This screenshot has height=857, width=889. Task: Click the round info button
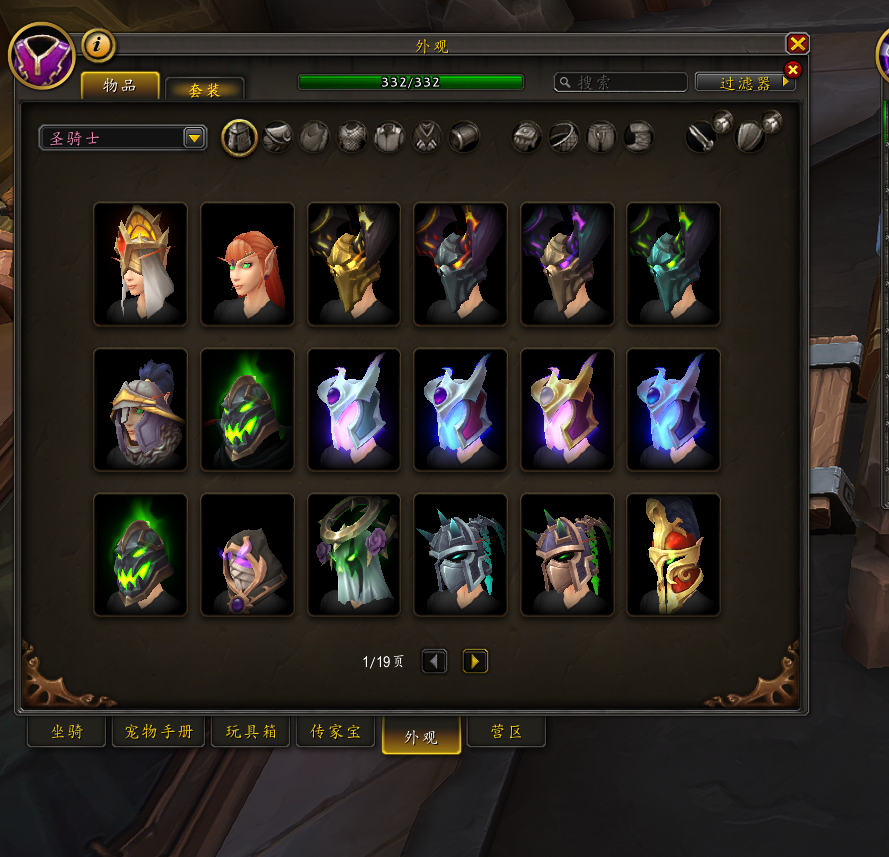pyautogui.click(x=98, y=45)
